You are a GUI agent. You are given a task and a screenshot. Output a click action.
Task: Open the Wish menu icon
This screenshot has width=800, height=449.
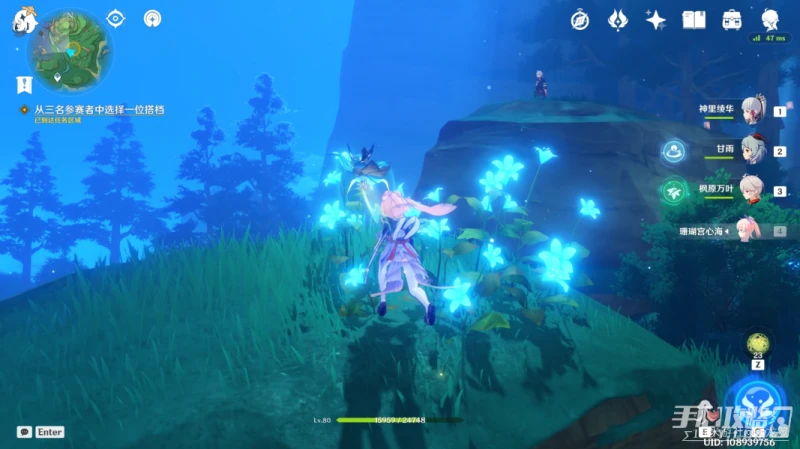pyautogui.click(x=618, y=20)
